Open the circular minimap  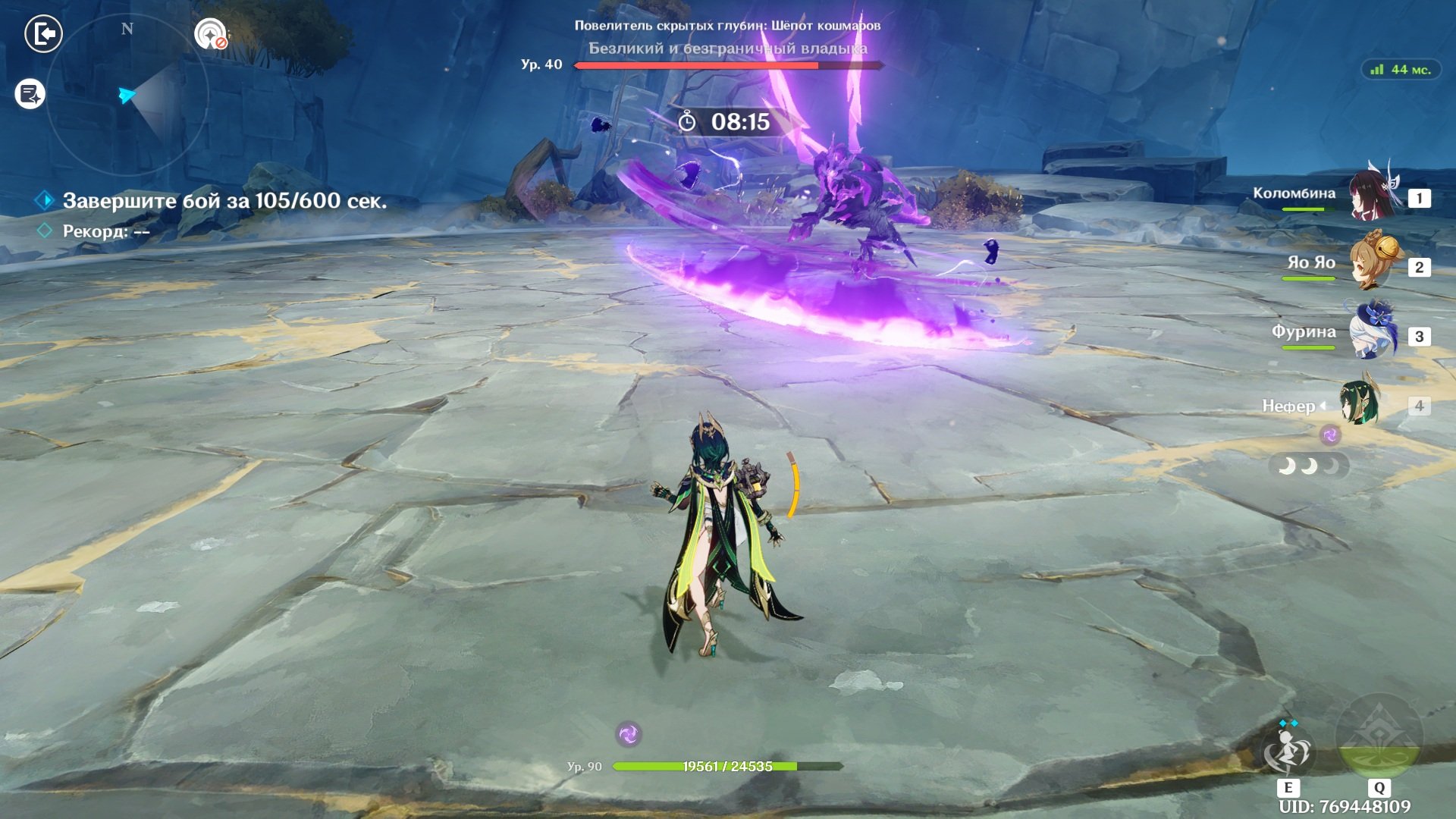point(127,96)
